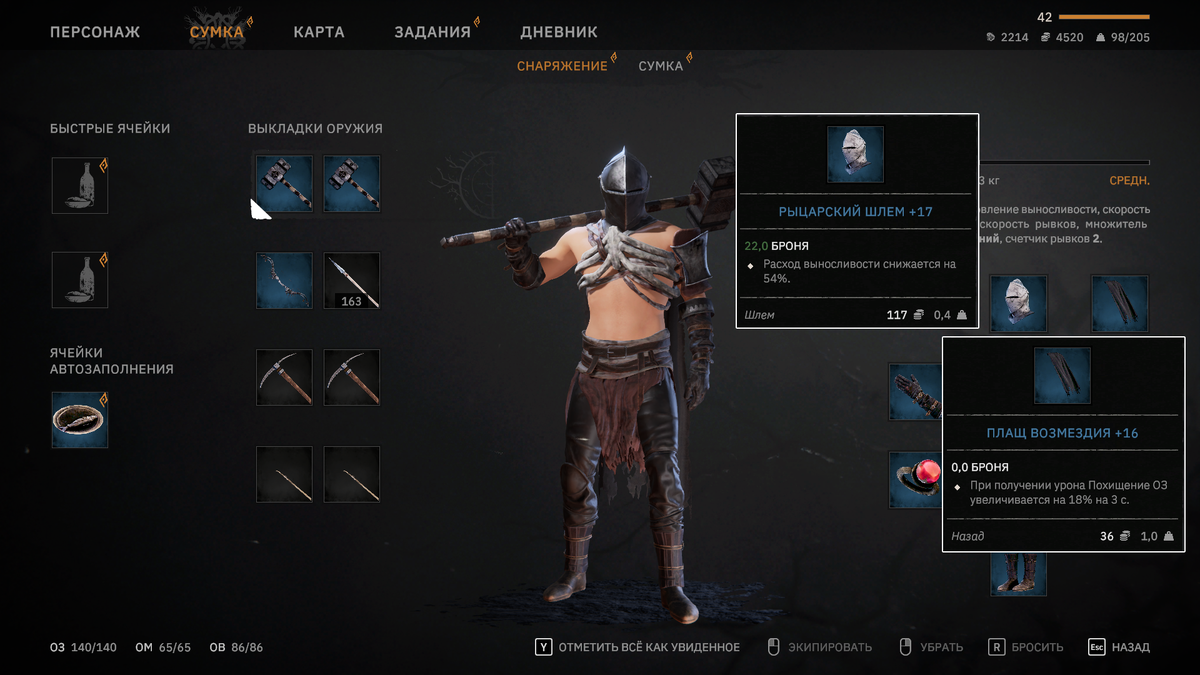The height and width of the screenshot is (675, 1200).
Task: Switch to the СУМКА sub-tab under the header
Action: coord(661,66)
